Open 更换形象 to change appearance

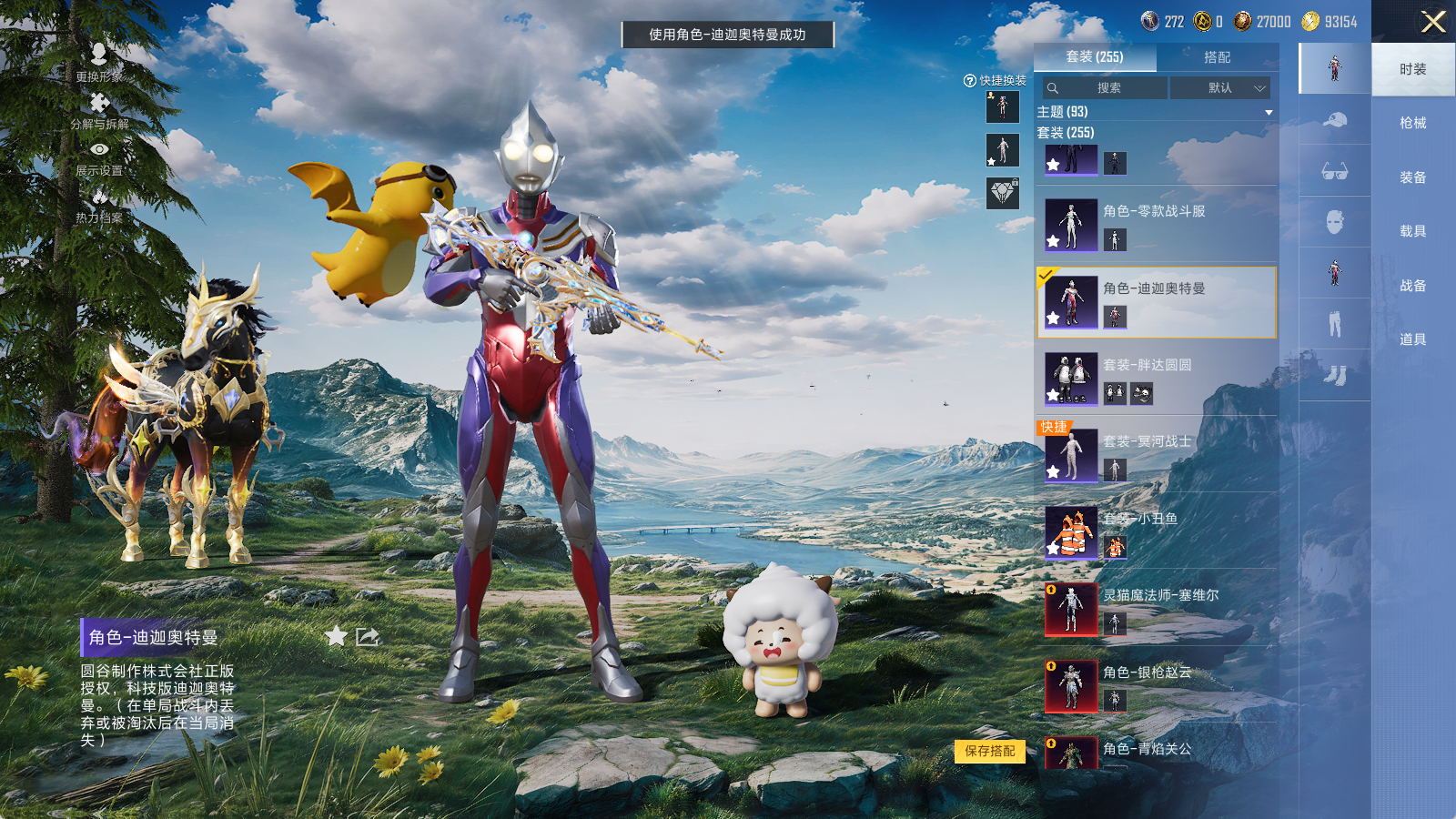99,62
